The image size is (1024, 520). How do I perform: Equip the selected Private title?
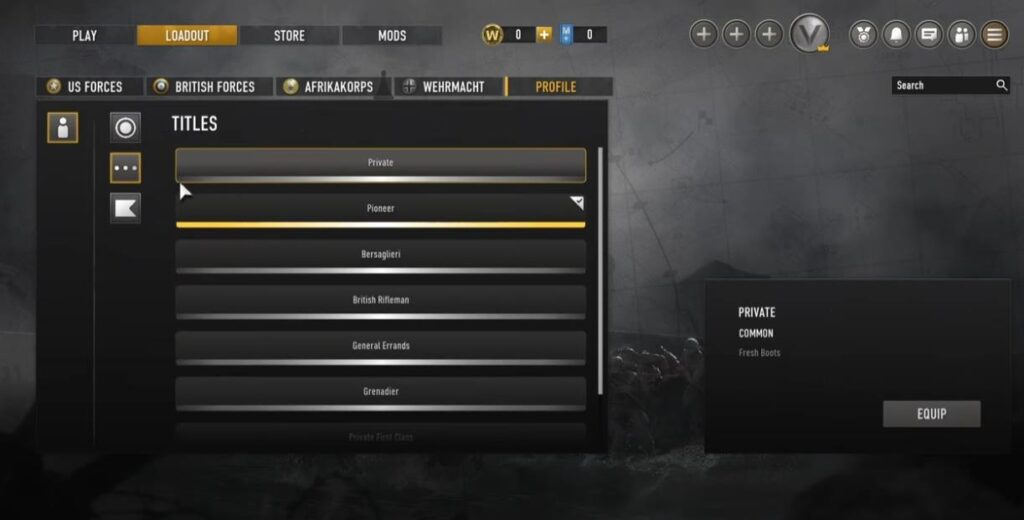(x=931, y=414)
